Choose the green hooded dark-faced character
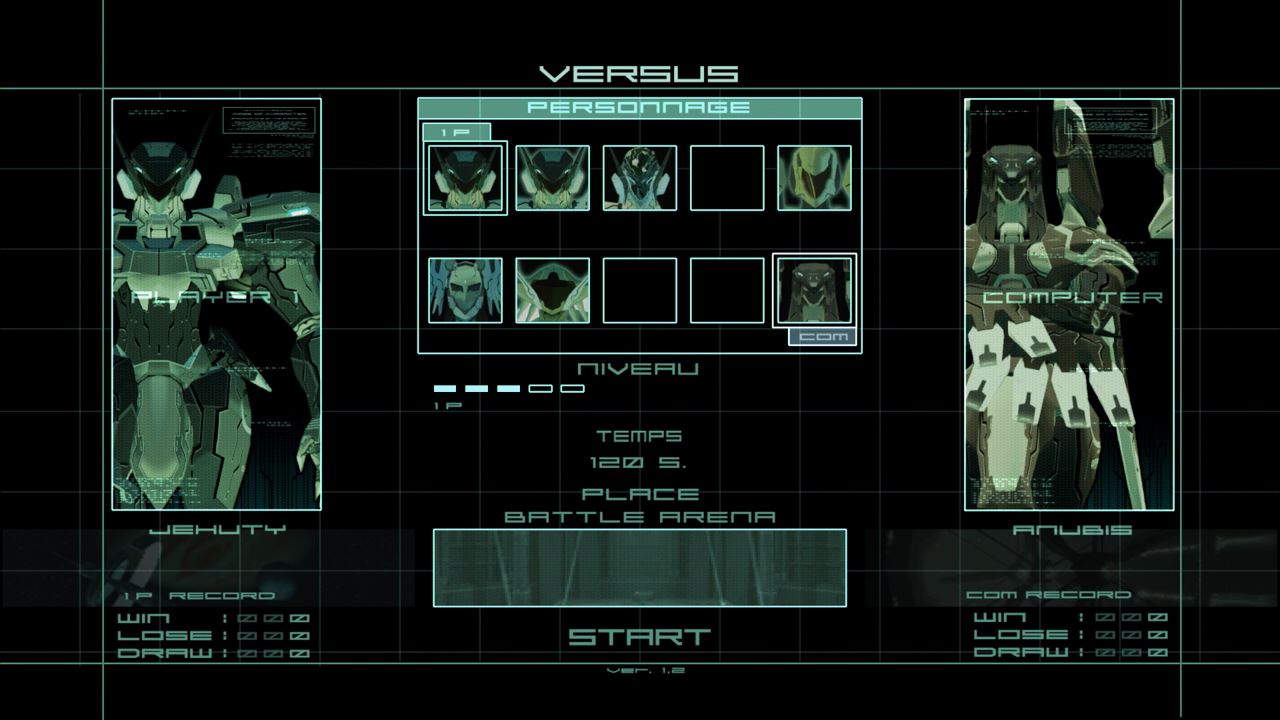This screenshot has height=720, width=1280. click(x=552, y=290)
